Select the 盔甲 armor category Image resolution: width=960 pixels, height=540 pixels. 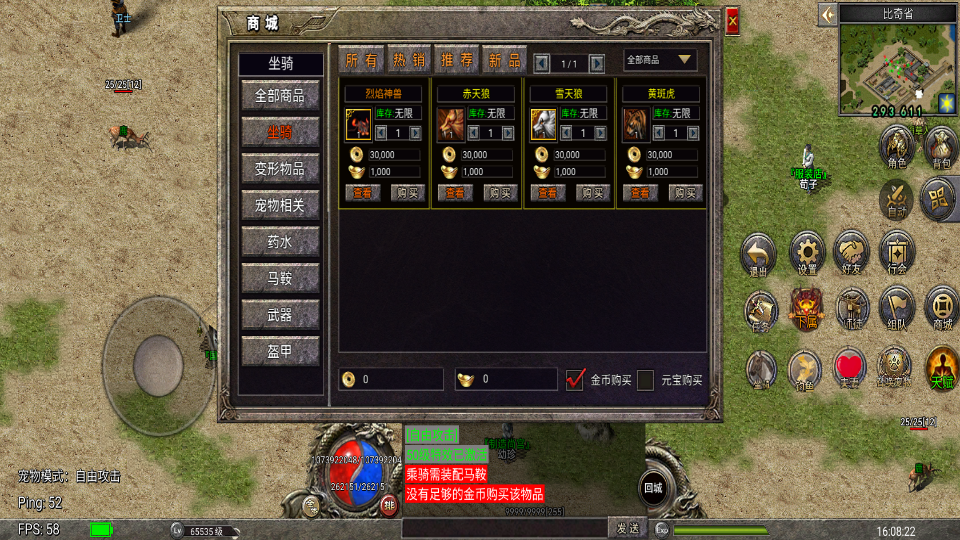280,351
